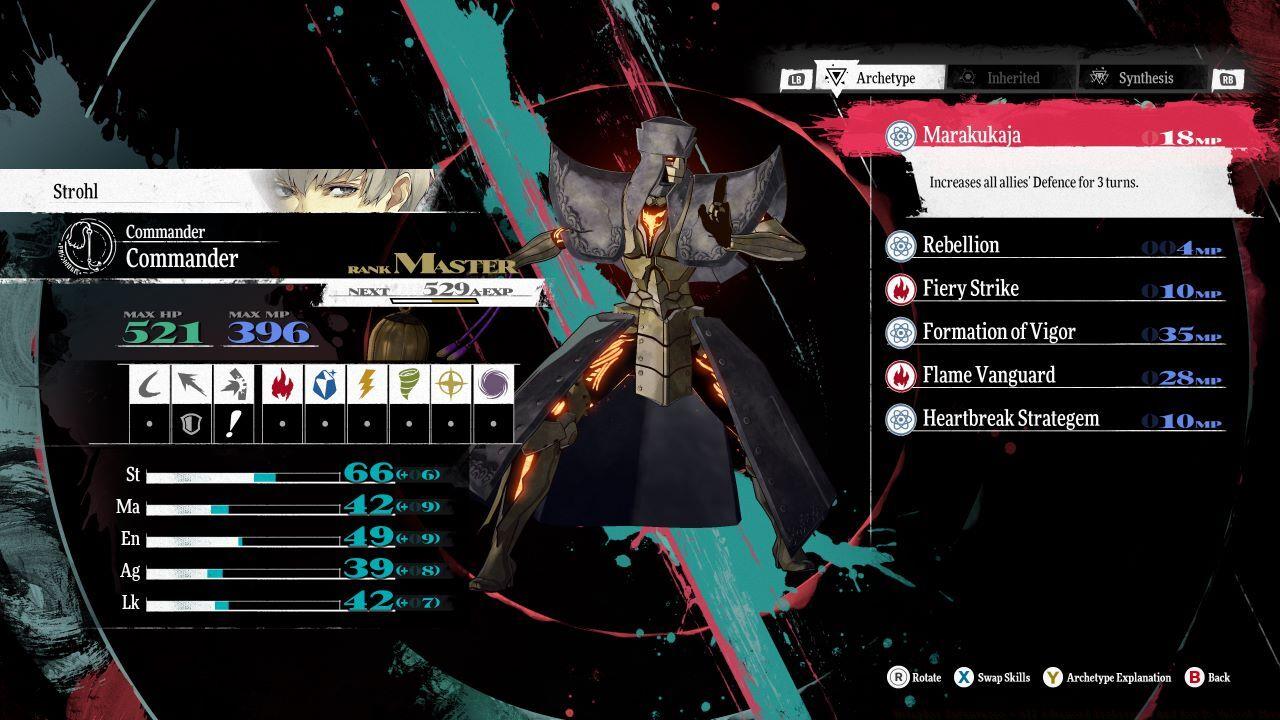
Task: Click the Fiery Strike fire skill icon
Action: pyautogui.click(x=899, y=289)
